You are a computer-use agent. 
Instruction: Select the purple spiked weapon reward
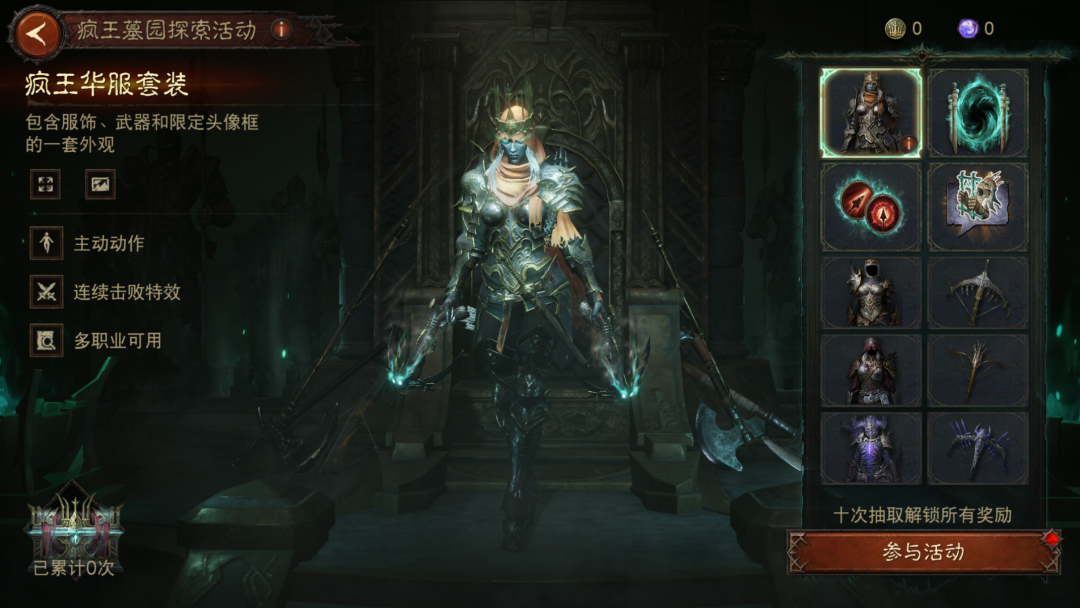point(977,447)
